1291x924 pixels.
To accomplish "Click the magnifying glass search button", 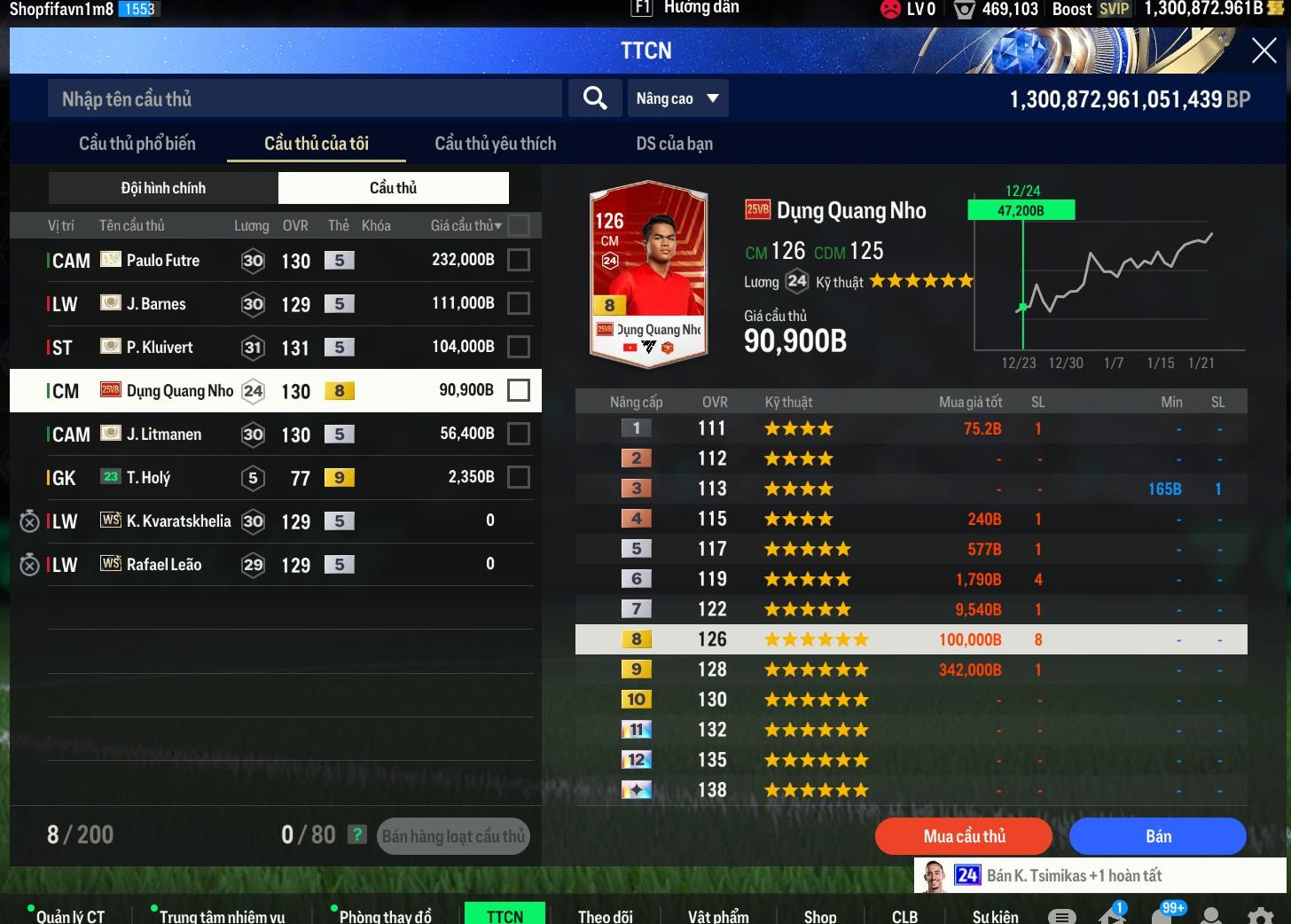I will click(x=595, y=98).
